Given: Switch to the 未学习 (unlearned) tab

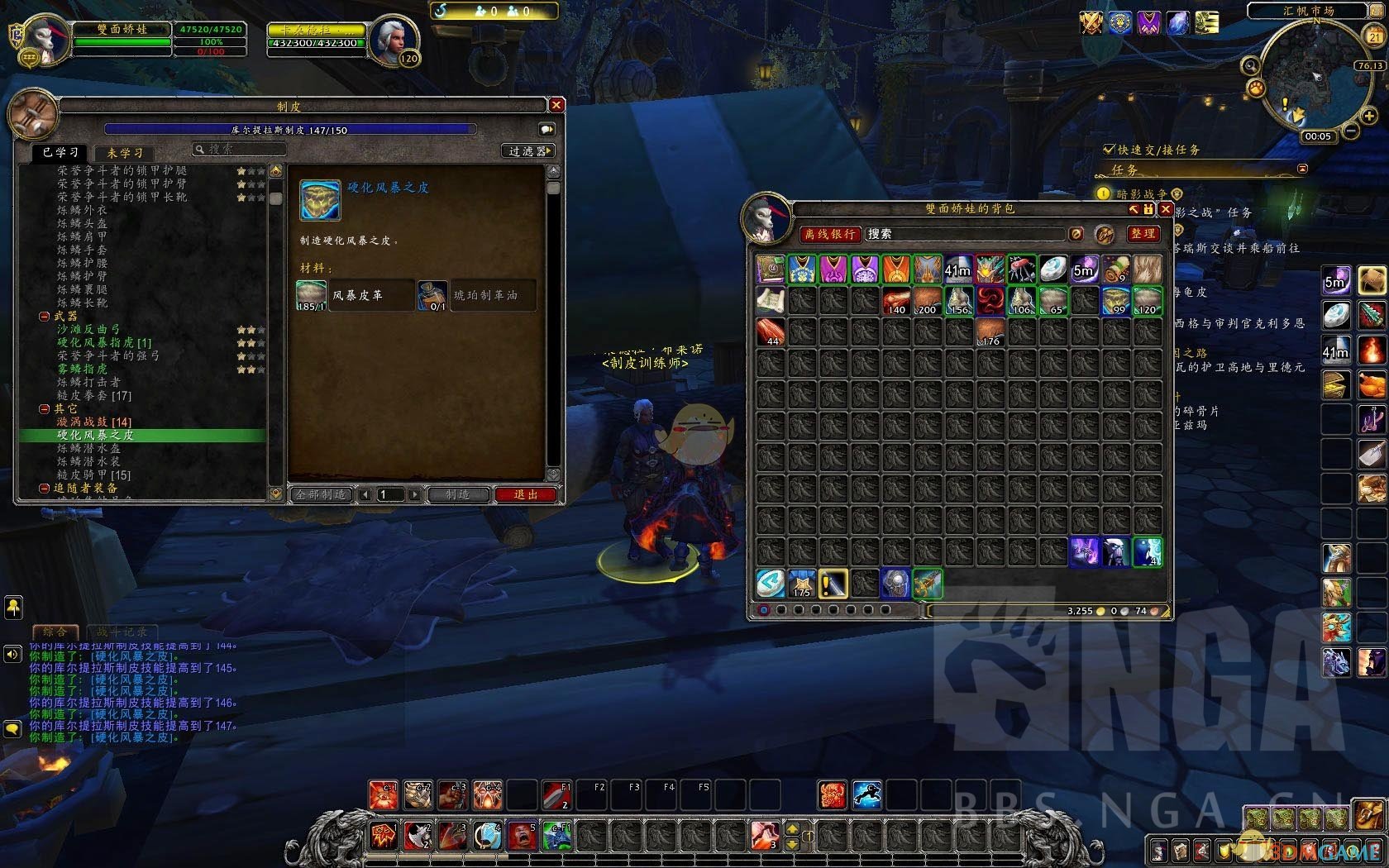Looking at the screenshot, I should 125,153.
